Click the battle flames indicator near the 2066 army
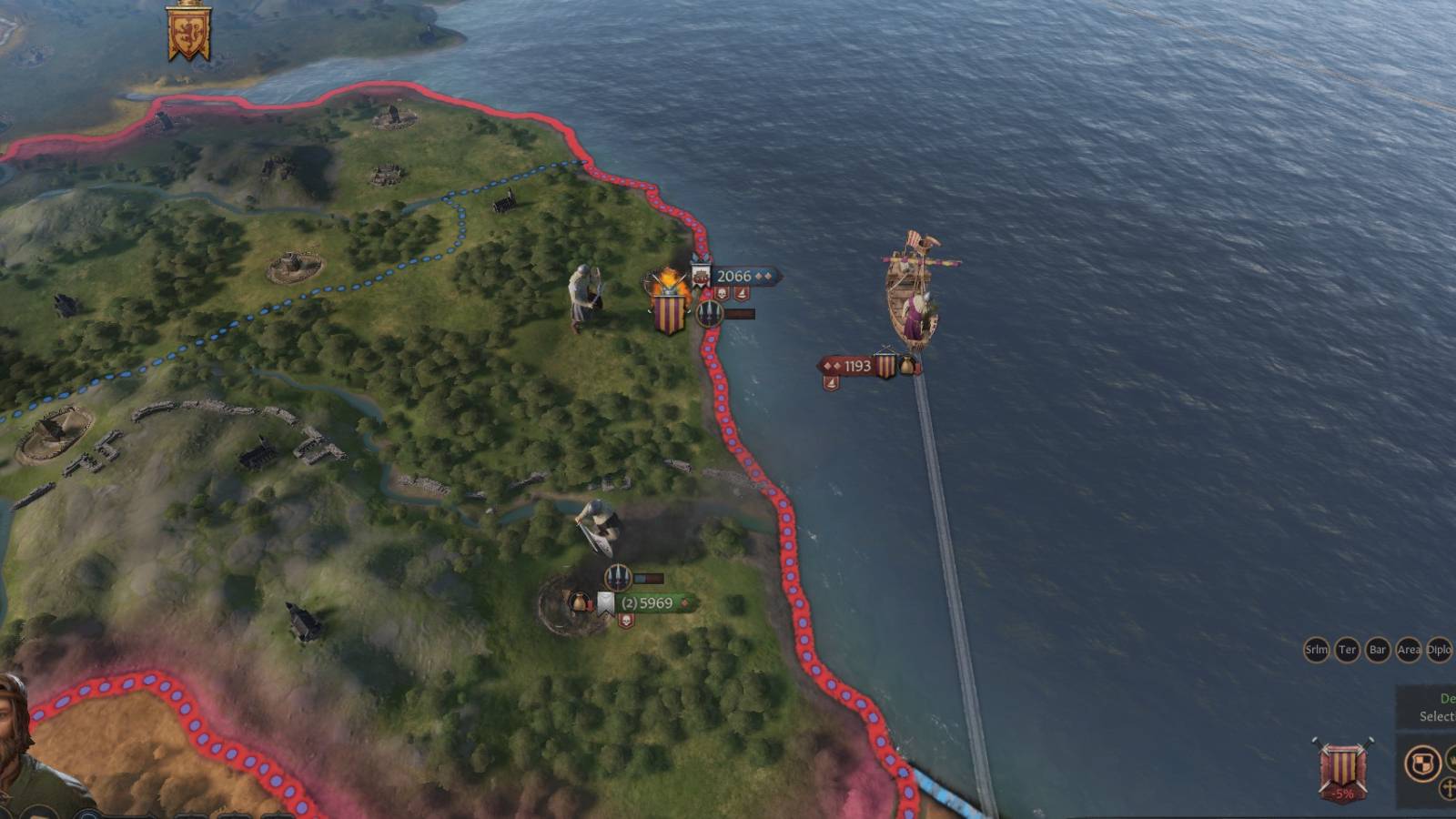This screenshot has height=819, width=1456. pos(671,278)
